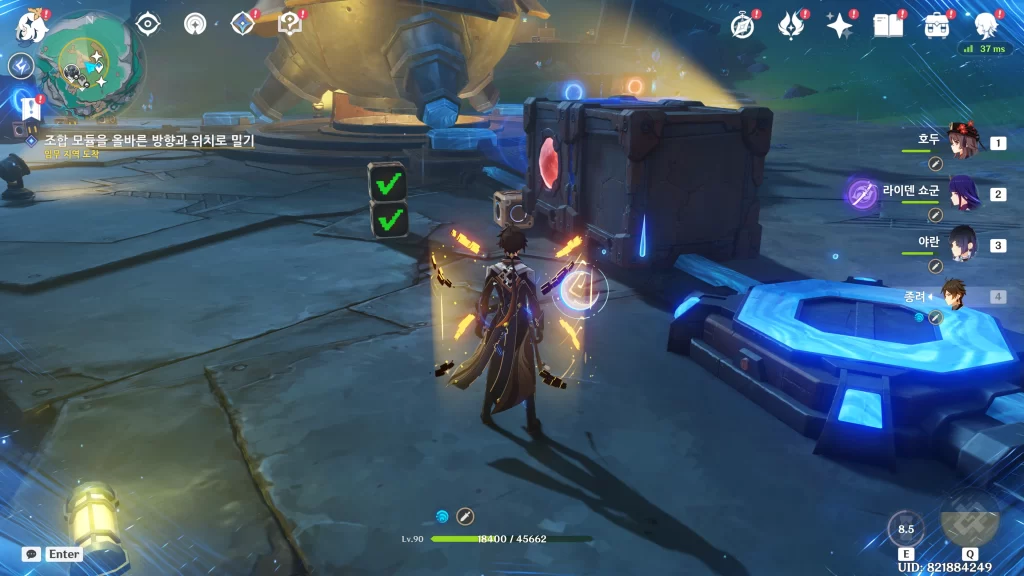Open the four-pointed star Wish icon
The height and width of the screenshot is (576, 1024).
[x=839, y=26]
